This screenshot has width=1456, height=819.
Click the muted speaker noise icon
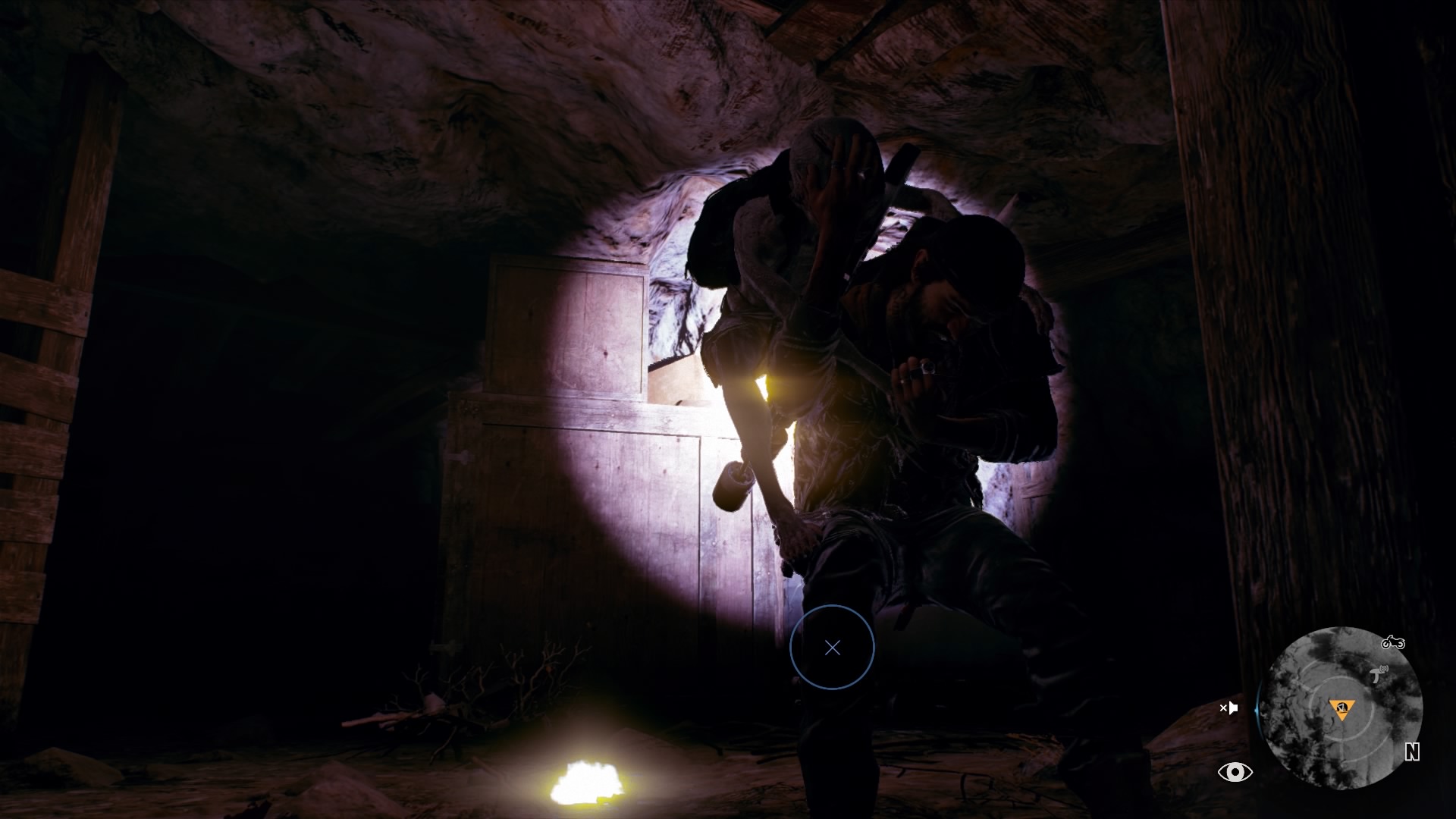point(1228,708)
